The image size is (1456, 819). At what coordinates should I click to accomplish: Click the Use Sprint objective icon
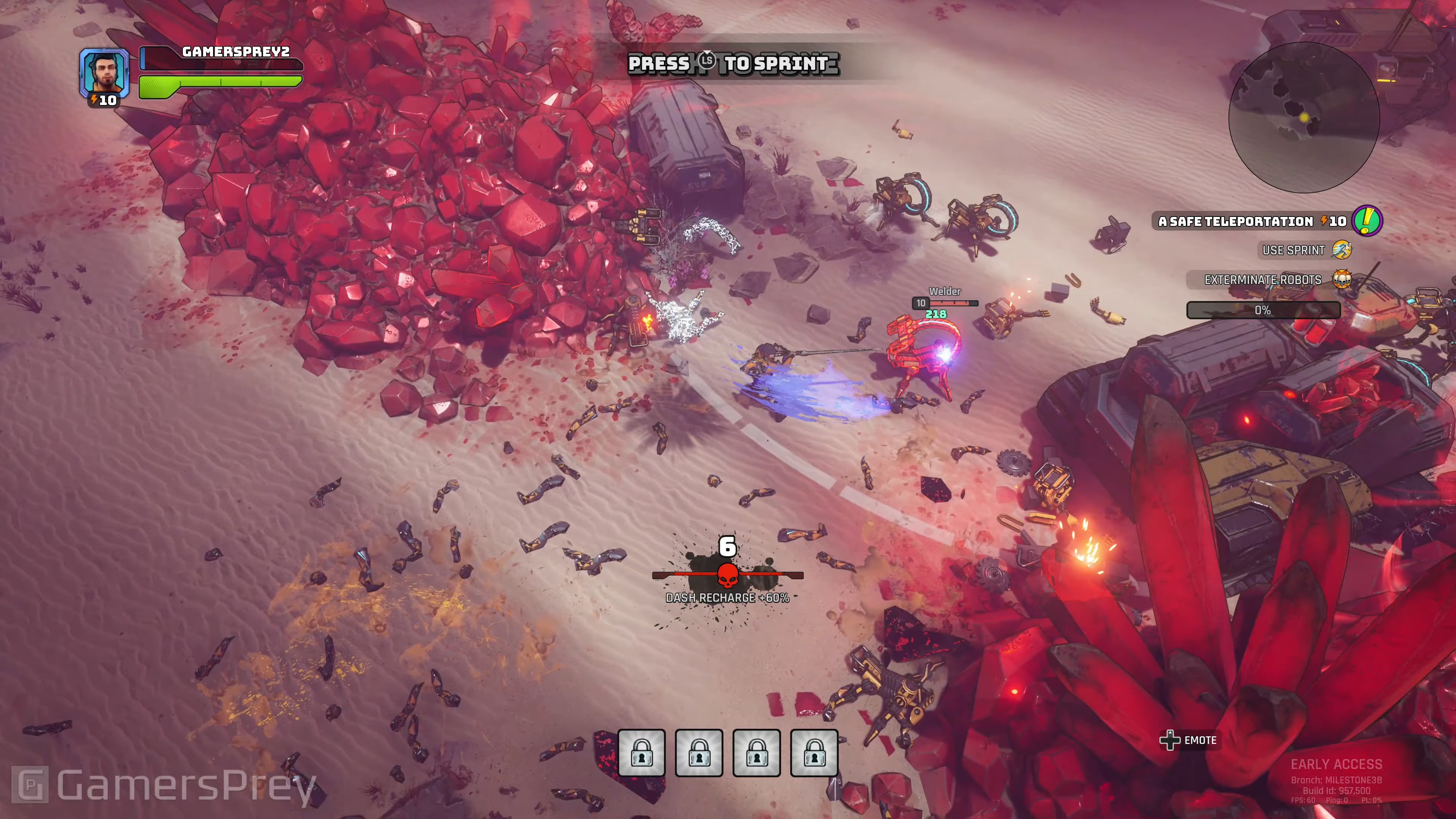click(x=1342, y=250)
